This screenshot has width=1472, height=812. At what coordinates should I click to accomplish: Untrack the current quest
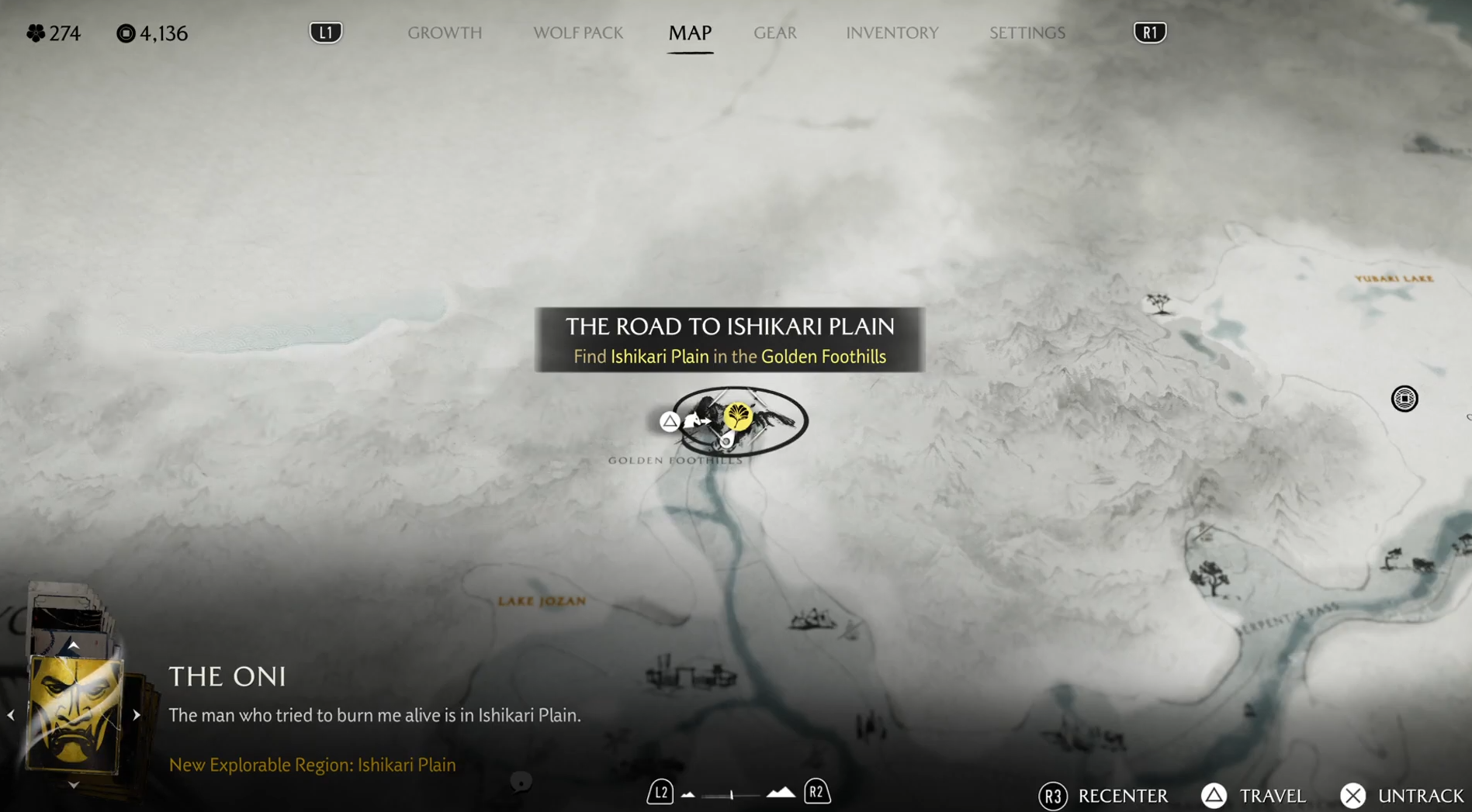(1401, 796)
